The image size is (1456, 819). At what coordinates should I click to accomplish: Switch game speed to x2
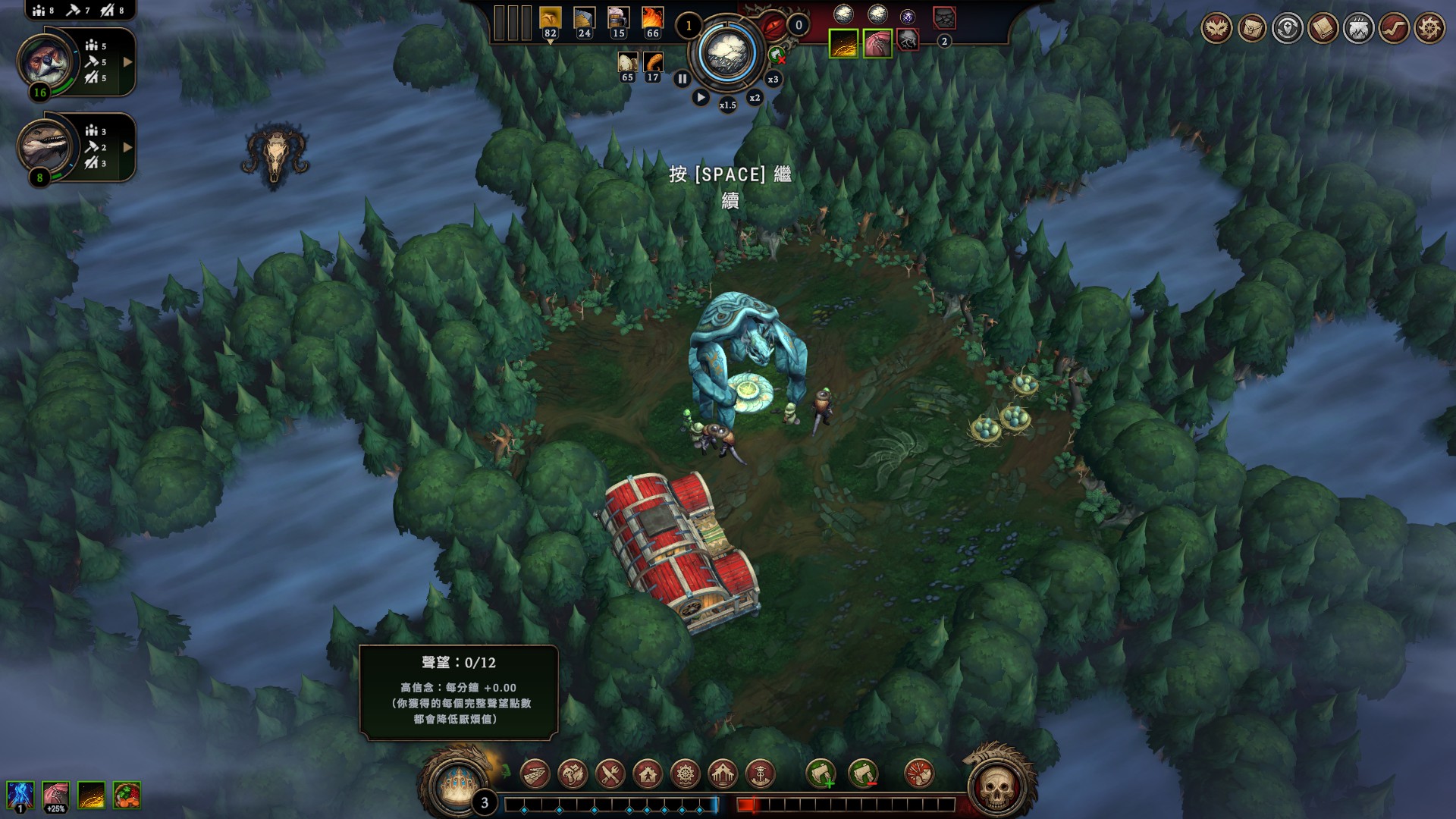[x=755, y=98]
